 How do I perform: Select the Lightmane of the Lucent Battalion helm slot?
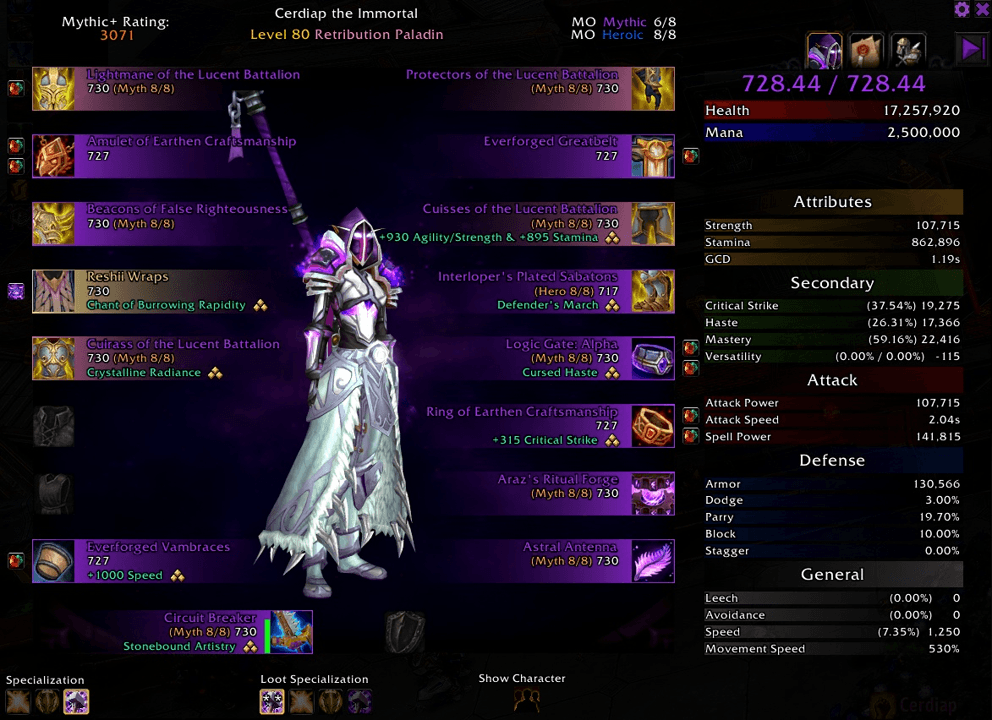tap(53, 89)
